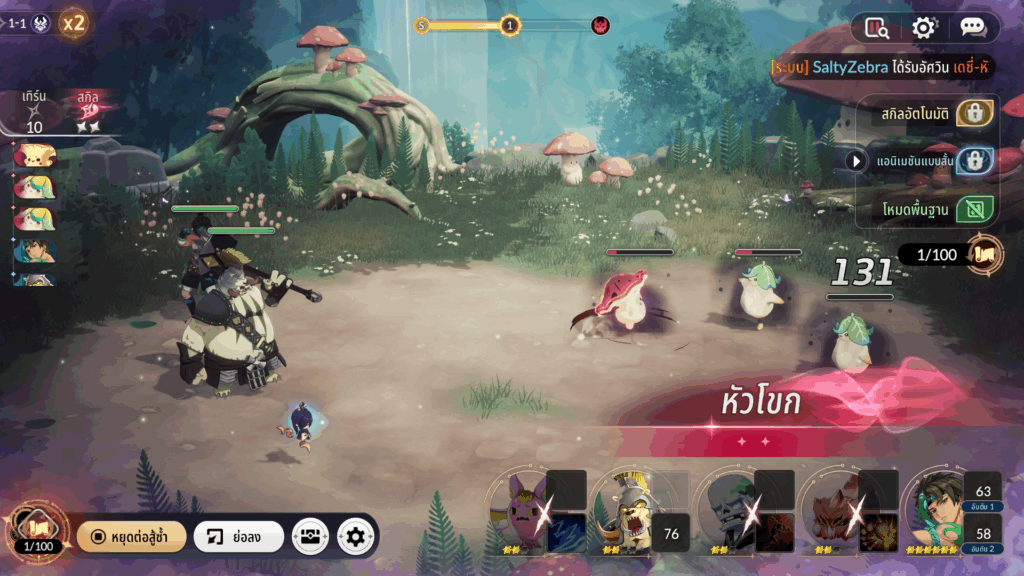Toggle short animation (แอนิเมชันแบบสั้น) option
This screenshot has width=1024, height=576.
[974, 160]
